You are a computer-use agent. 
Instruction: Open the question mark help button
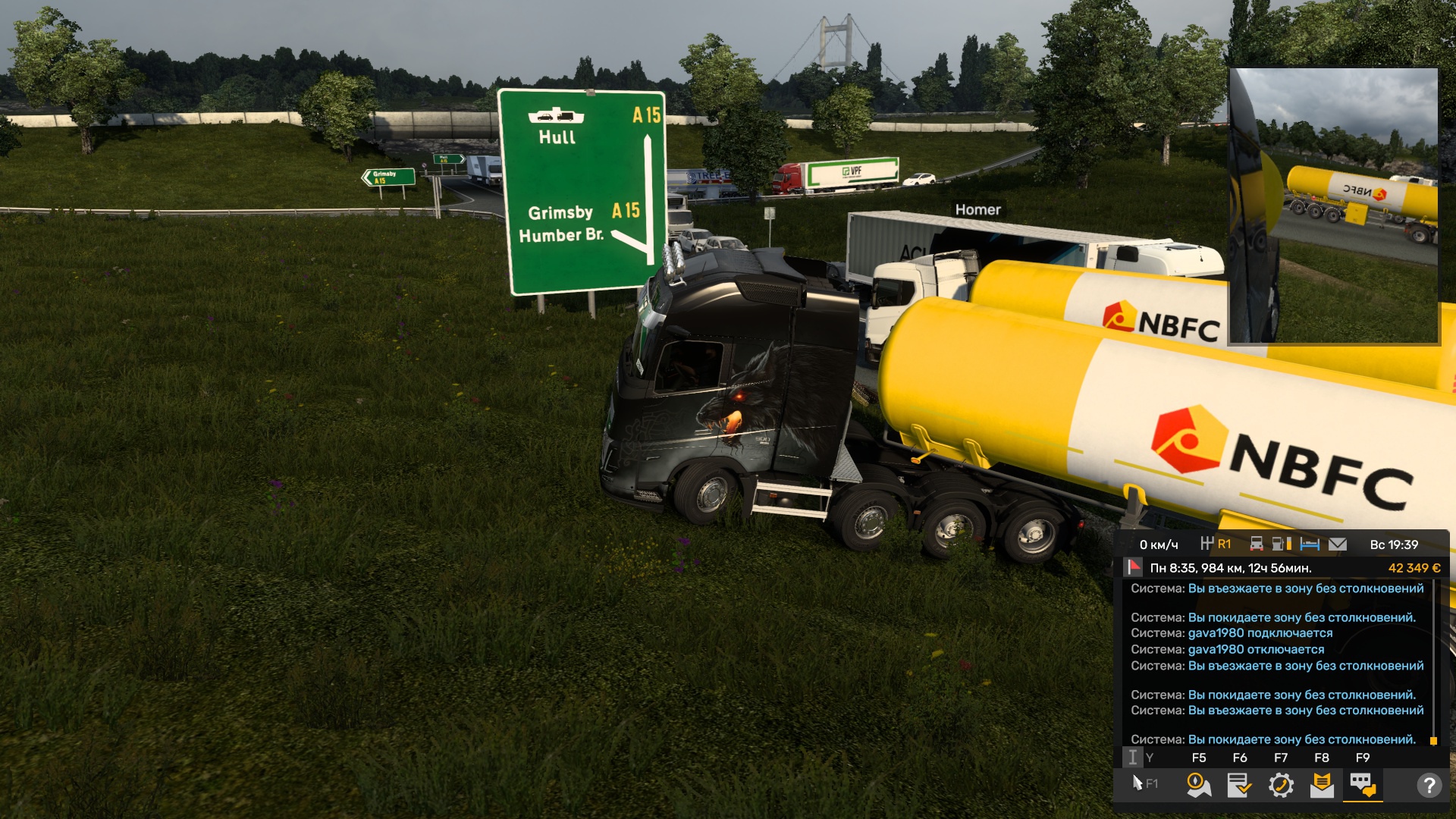pos(1429,785)
